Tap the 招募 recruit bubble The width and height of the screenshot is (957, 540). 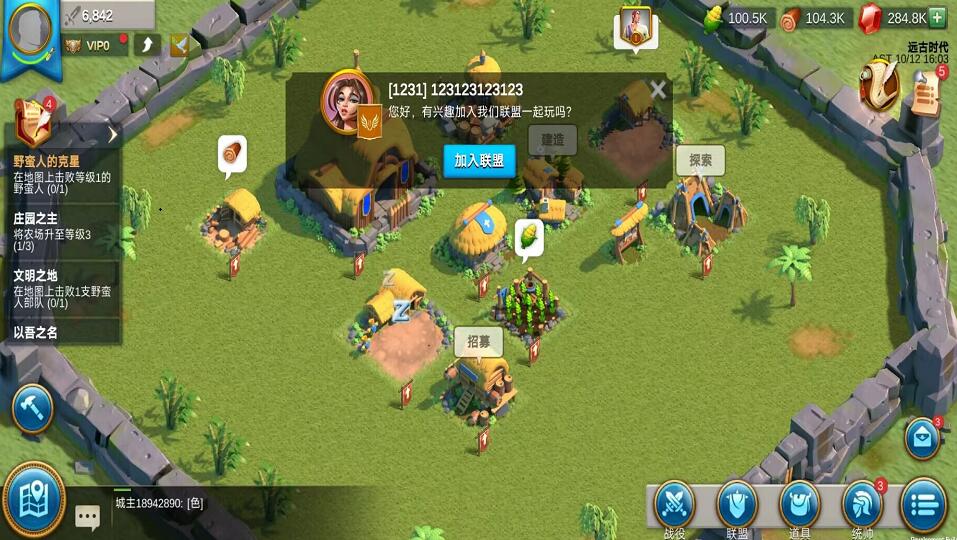(479, 342)
